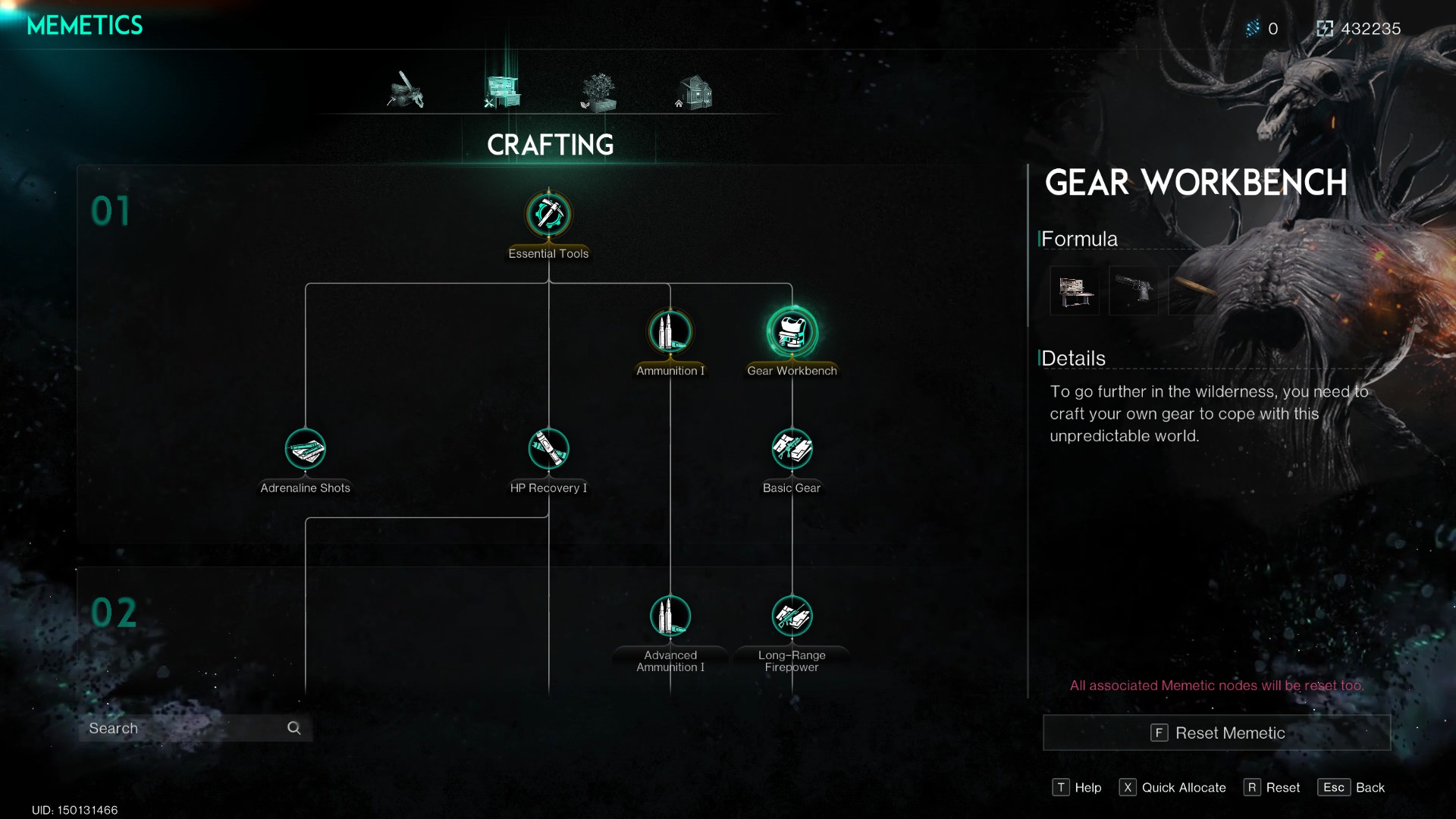View the Gear Workbench formula thumbnail
The height and width of the screenshot is (819, 1456).
[1075, 290]
